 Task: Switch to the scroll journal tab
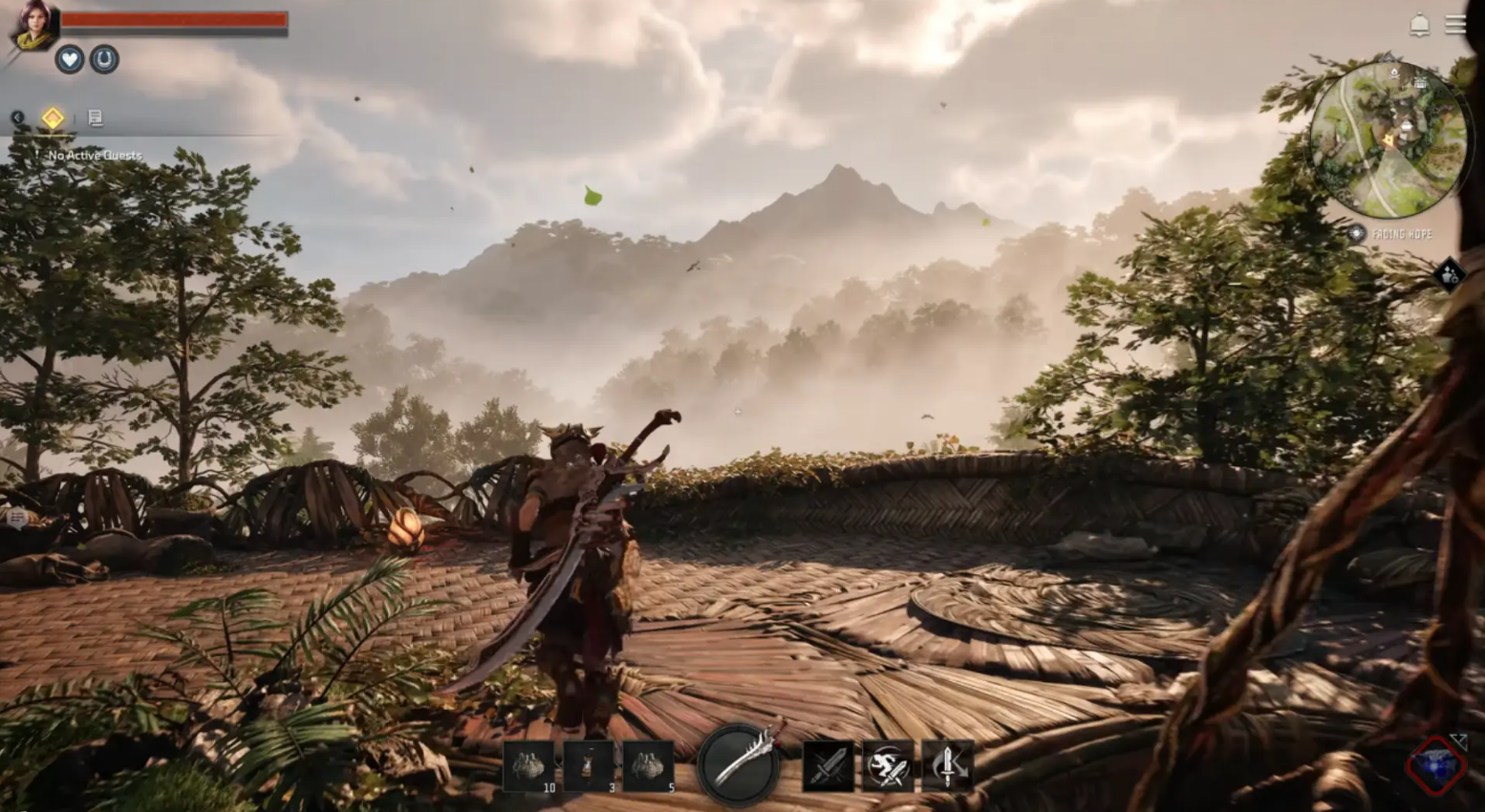pos(95,118)
